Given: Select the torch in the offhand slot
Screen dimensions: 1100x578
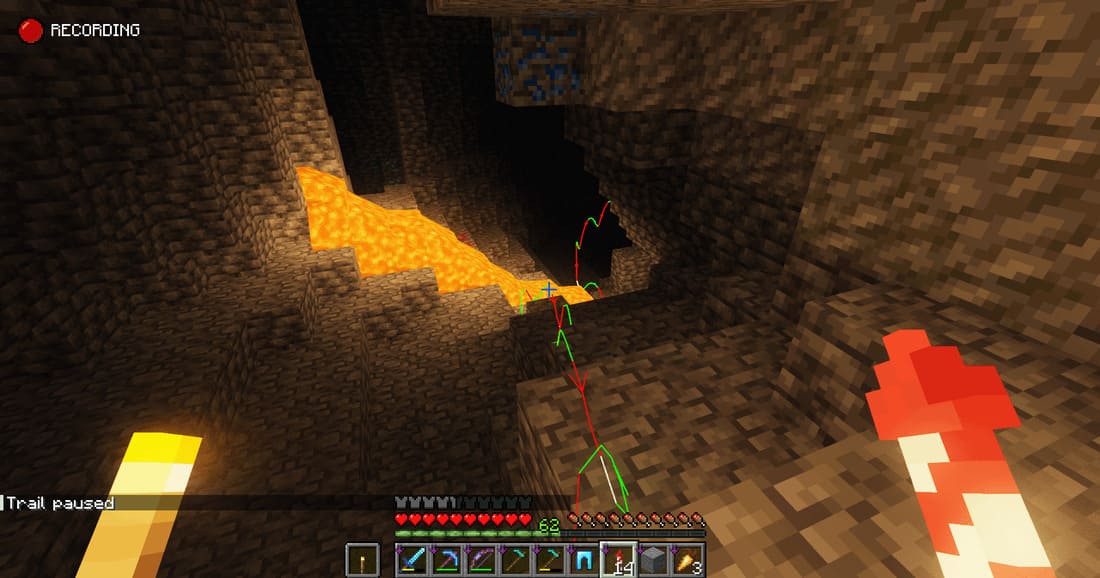Looking at the screenshot, I should coord(364,559).
